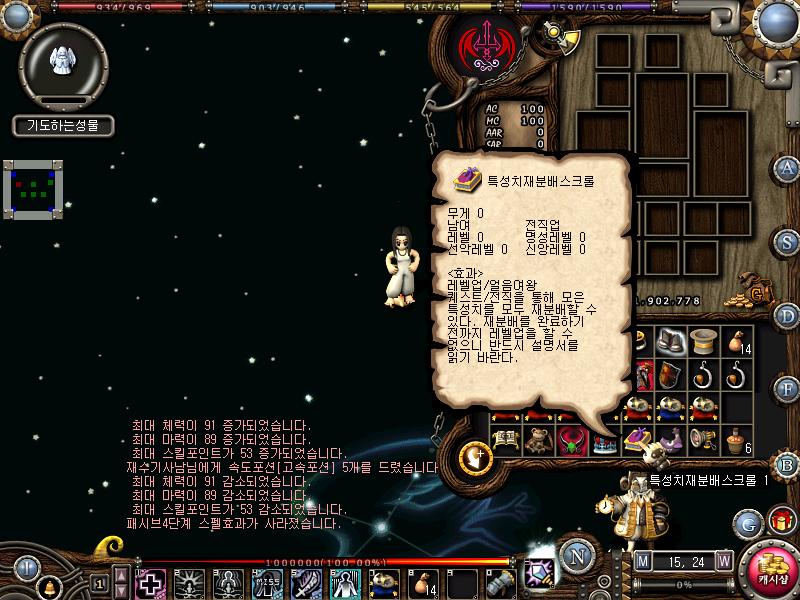800x600 pixels.
Task: Activate the white cross hotbar skill
Action: point(152,583)
